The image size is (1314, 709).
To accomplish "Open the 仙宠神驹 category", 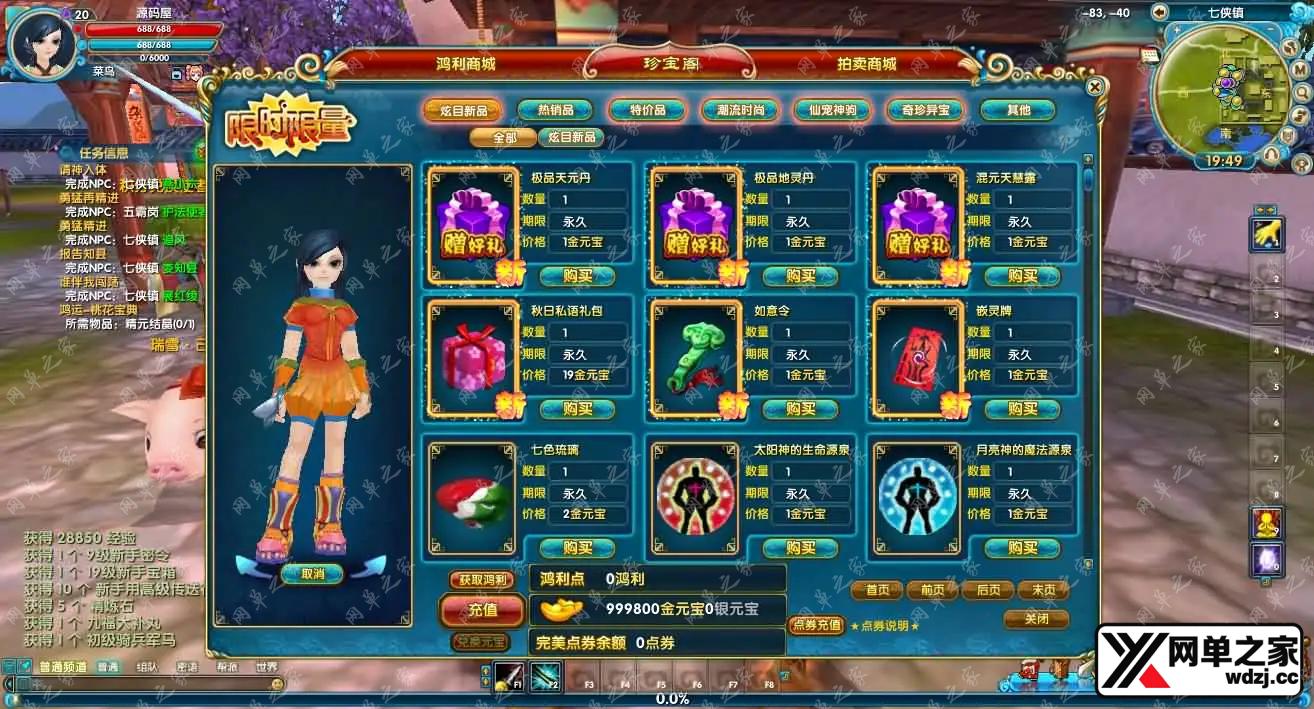I will click(x=832, y=110).
